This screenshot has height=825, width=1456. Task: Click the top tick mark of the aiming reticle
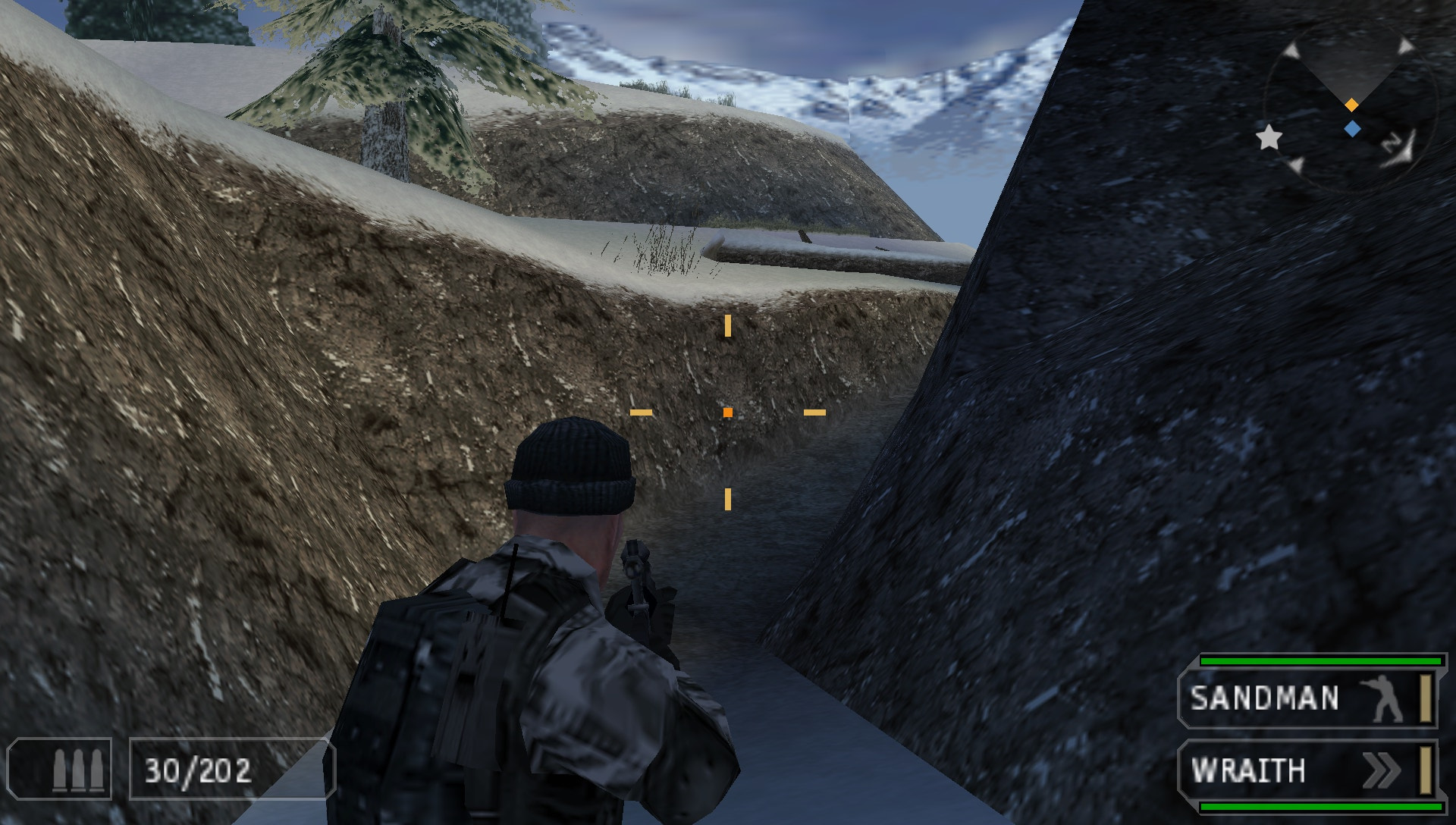727,326
